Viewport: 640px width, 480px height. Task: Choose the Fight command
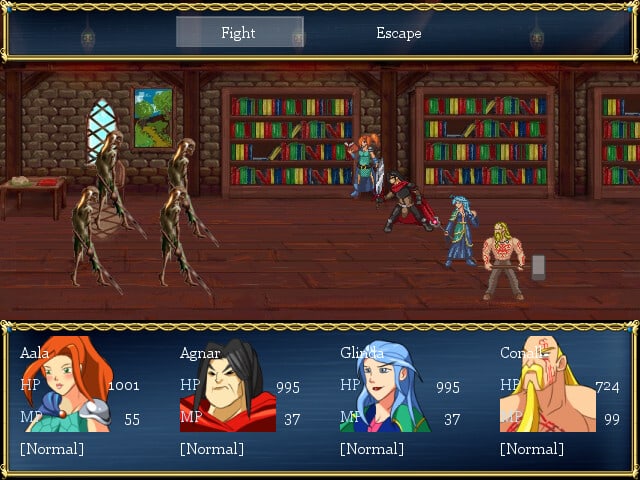point(239,33)
